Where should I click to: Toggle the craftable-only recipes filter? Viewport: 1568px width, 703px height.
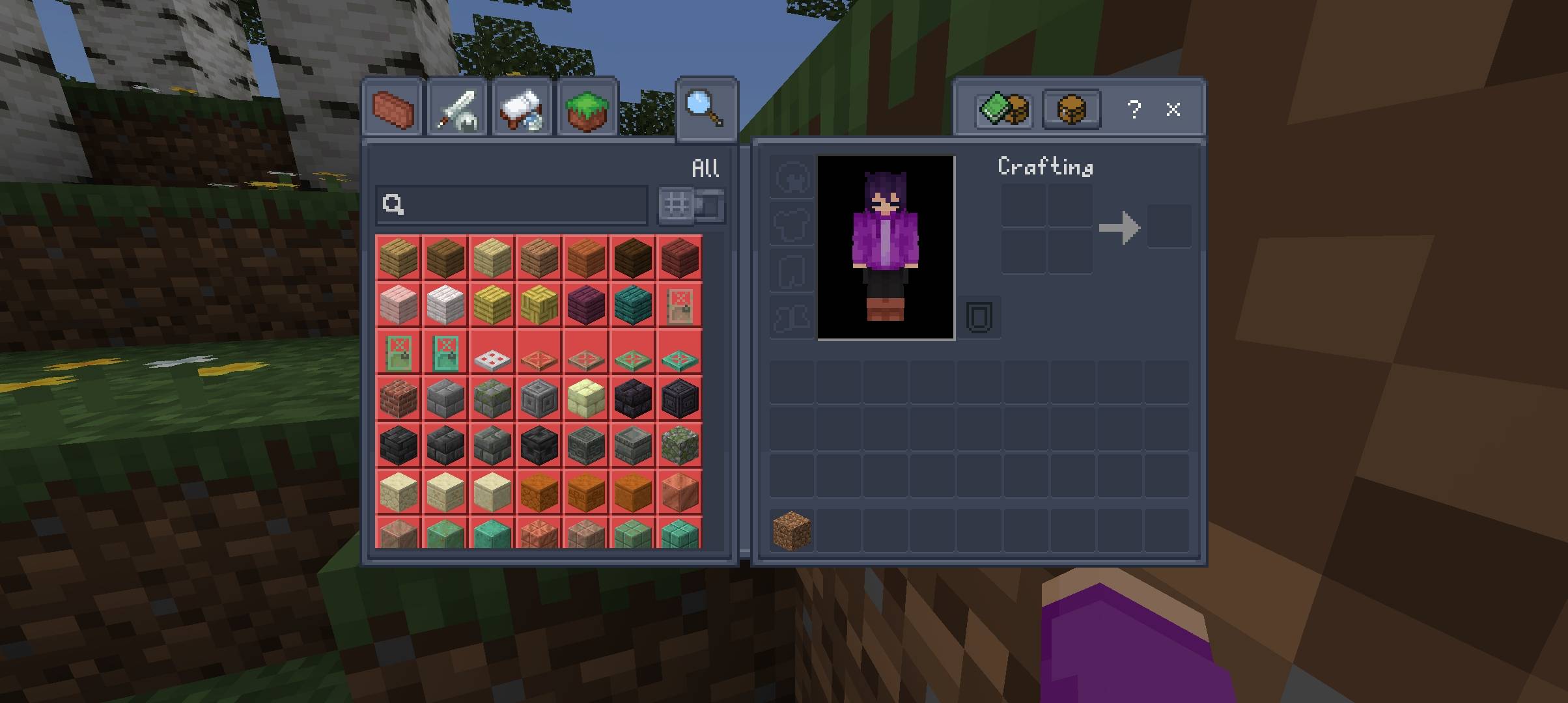click(1003, 109)
